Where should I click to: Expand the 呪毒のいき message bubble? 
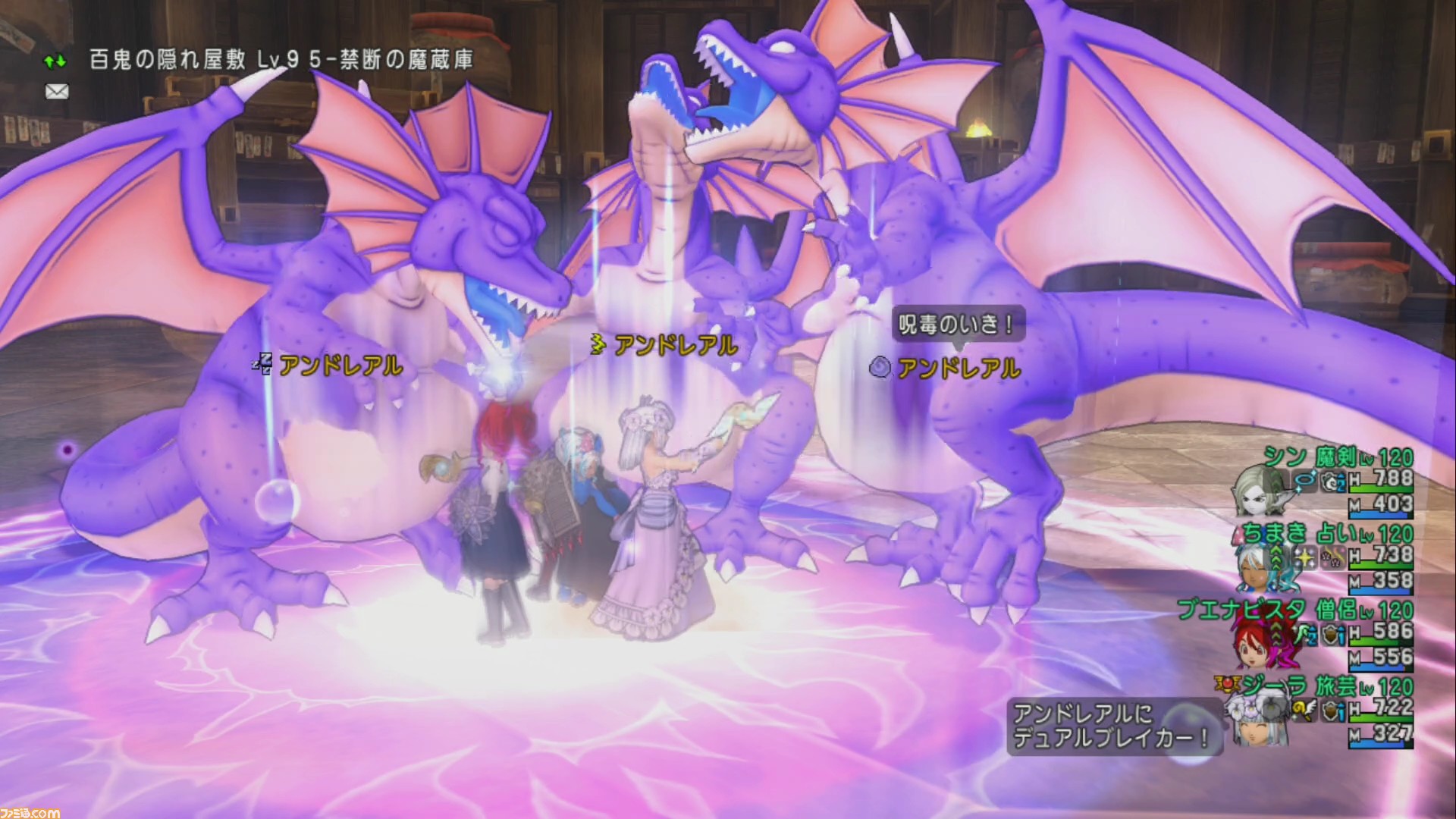[957, 325]
